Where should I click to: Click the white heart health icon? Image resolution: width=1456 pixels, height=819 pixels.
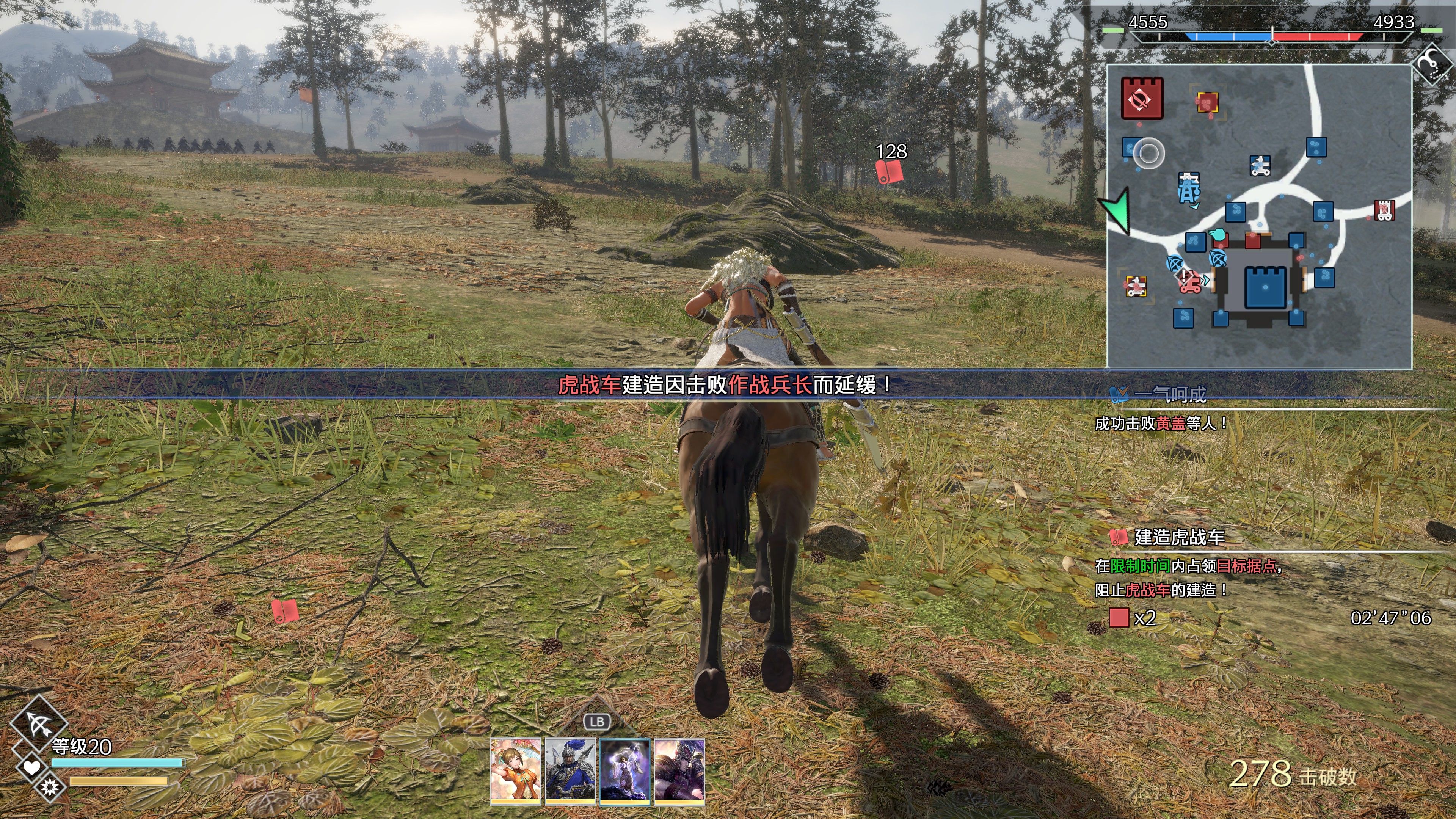pos(31,767)
